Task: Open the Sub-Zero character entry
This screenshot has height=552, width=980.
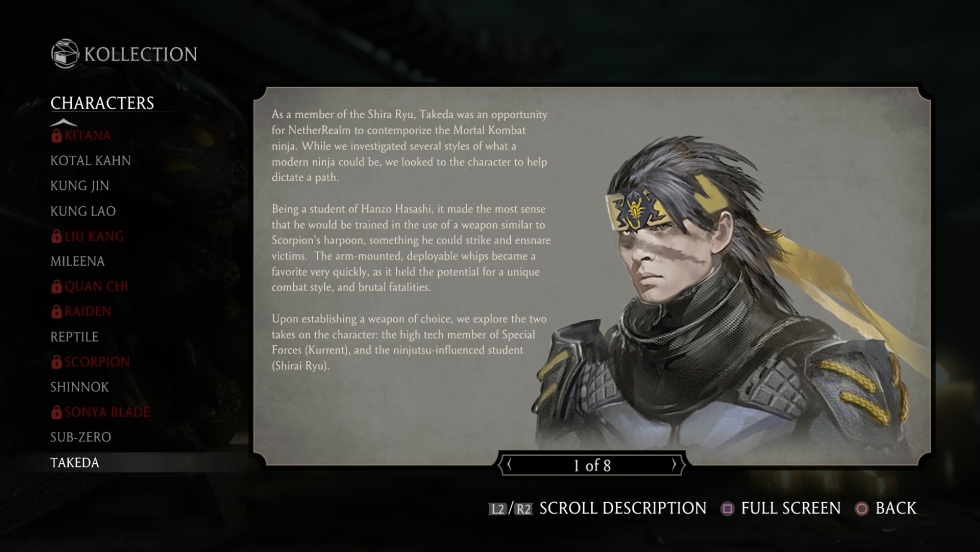Action: point(81,437)
